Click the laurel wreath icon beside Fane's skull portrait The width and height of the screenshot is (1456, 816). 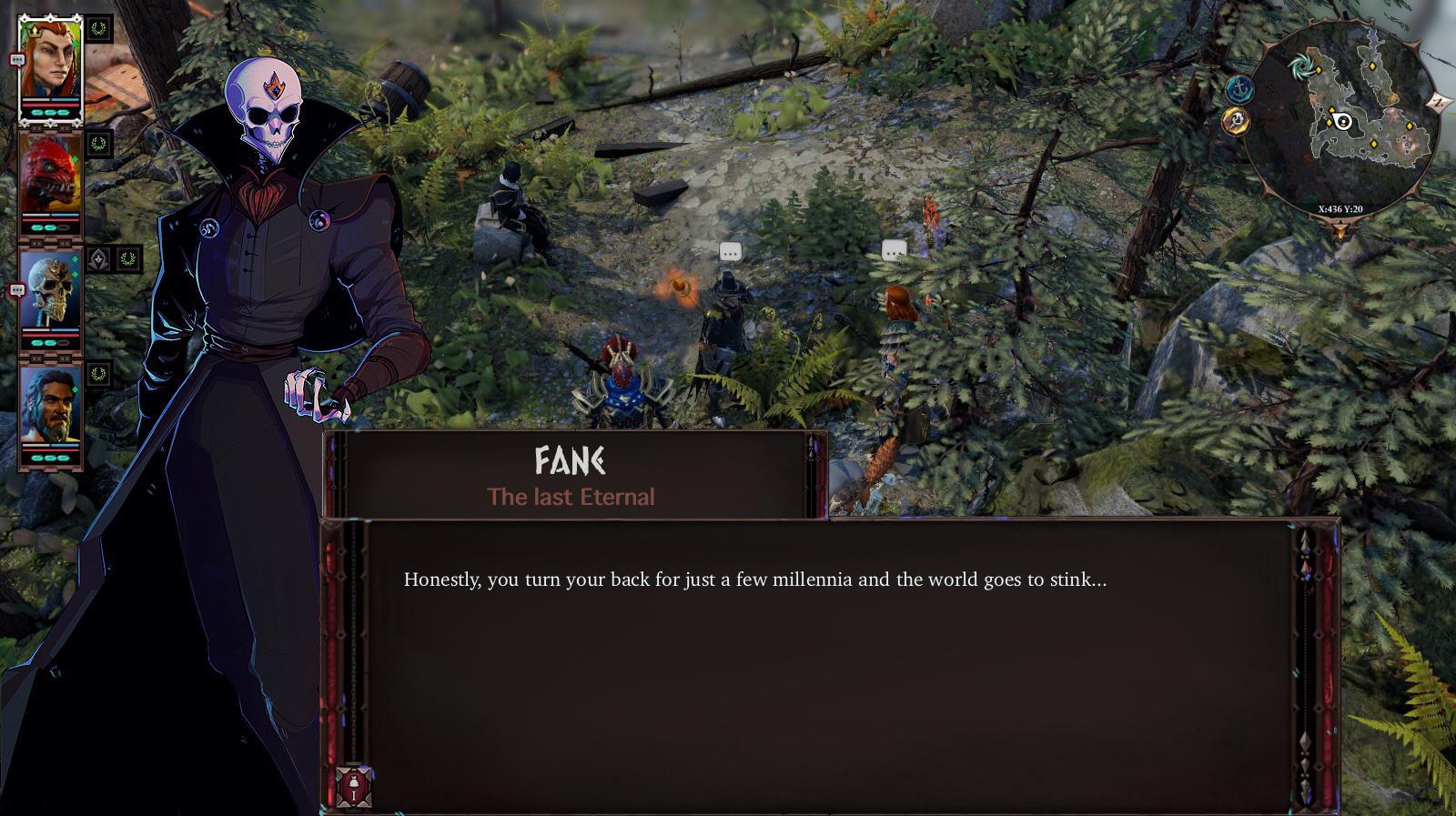128,260
